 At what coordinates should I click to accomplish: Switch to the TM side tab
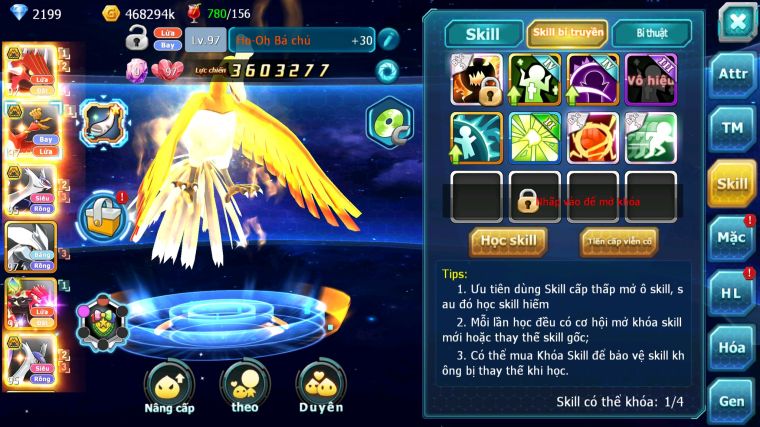(732, 128)
